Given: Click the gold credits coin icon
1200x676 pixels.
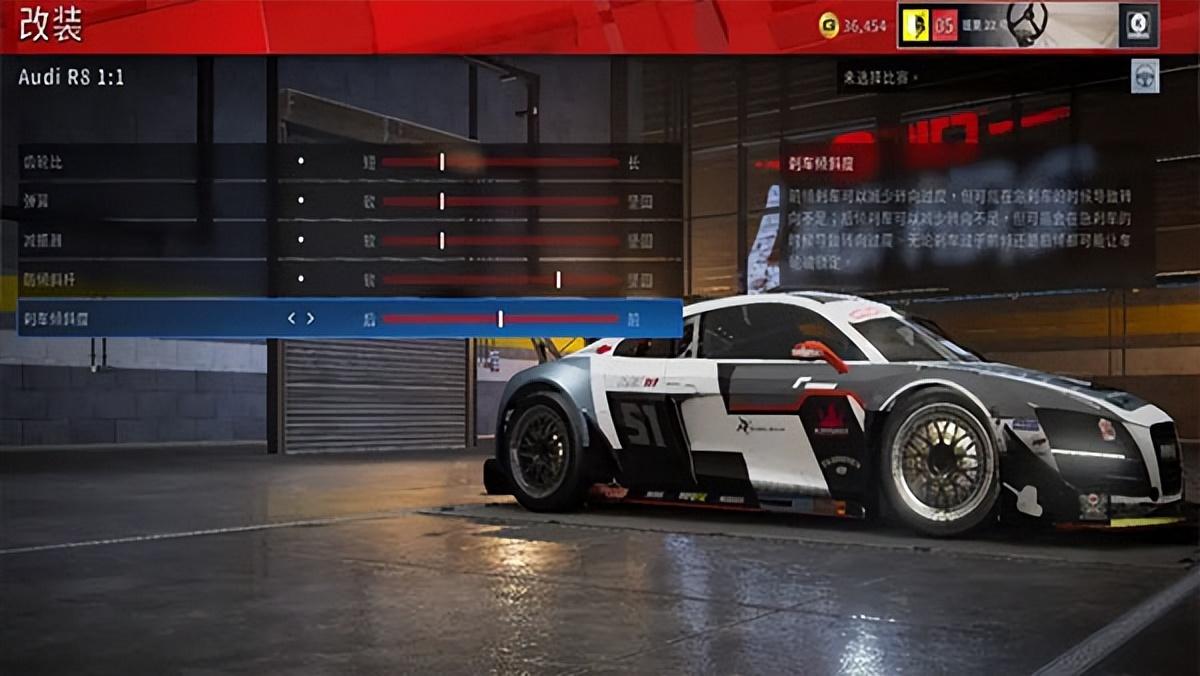Looking at the screenshot, I should [829, 26].
